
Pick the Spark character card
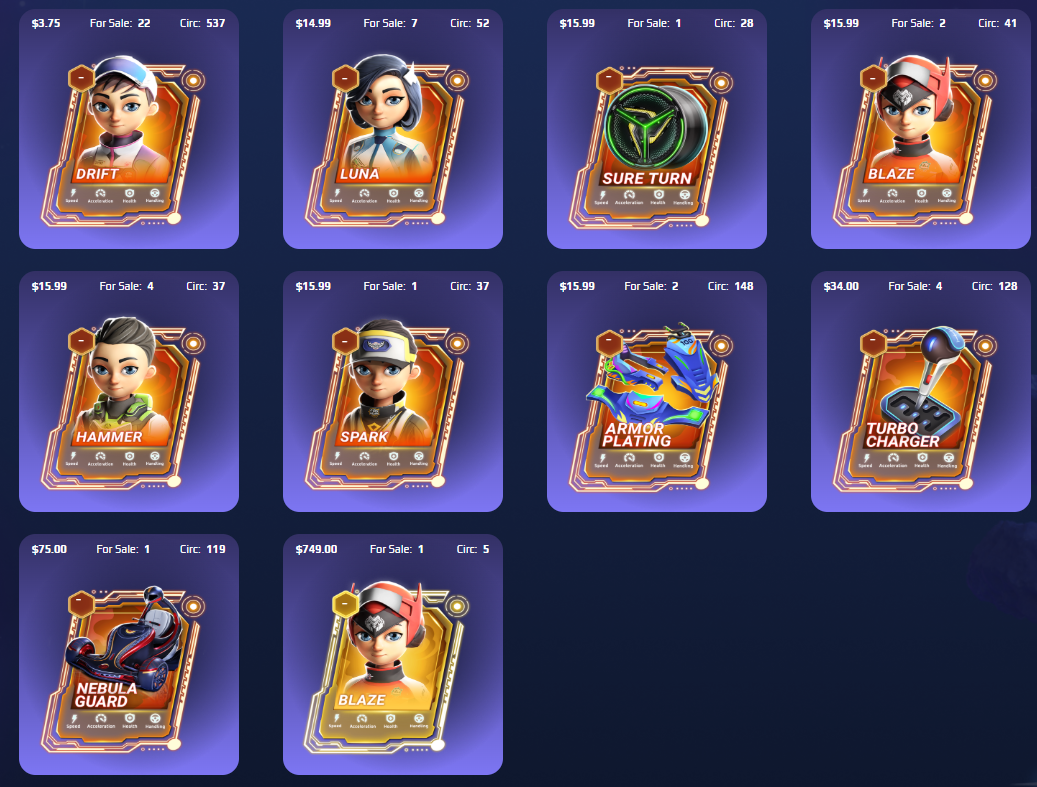392,400
